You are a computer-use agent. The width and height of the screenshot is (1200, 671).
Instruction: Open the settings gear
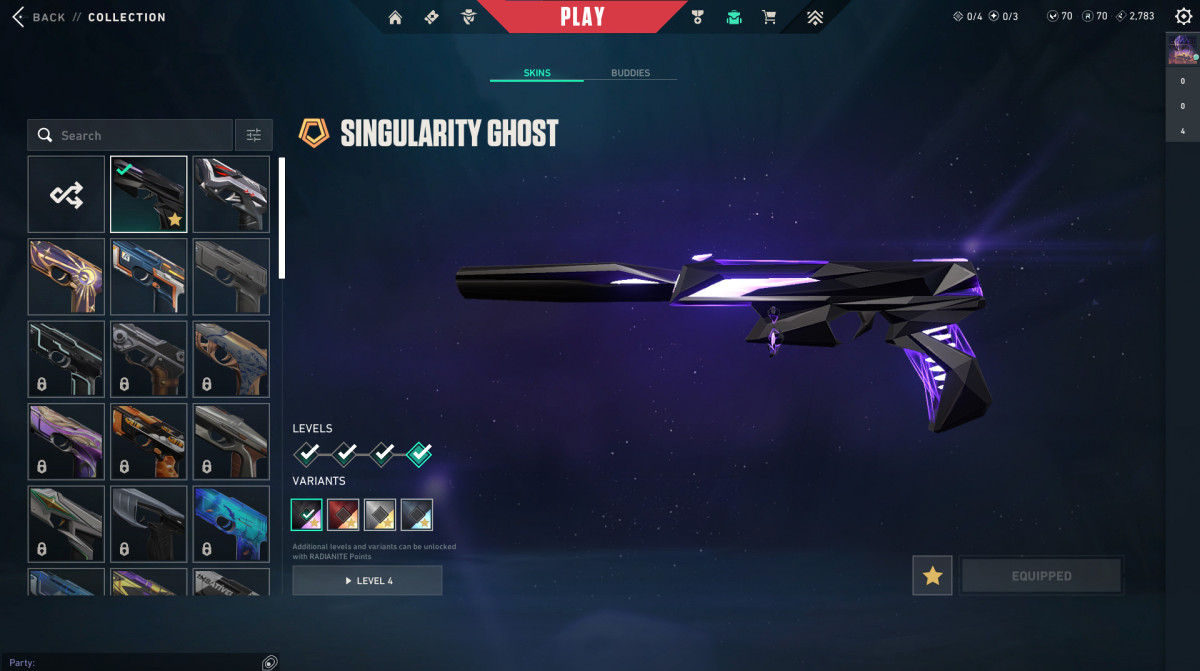[x=1183, y=16]
